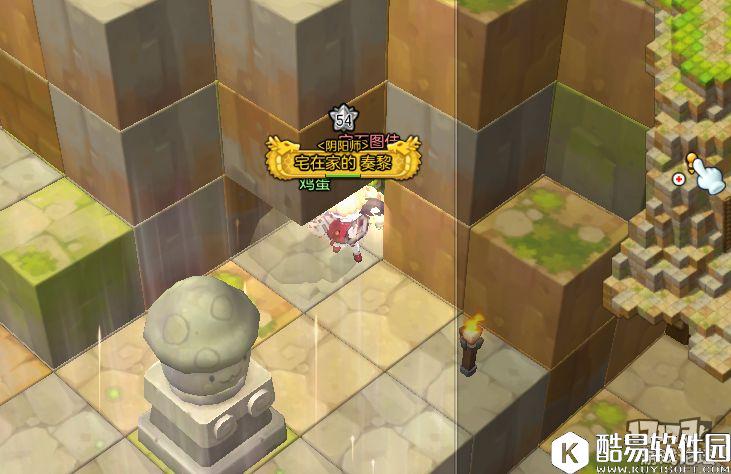Click the red cross map marker

(680, 179)
